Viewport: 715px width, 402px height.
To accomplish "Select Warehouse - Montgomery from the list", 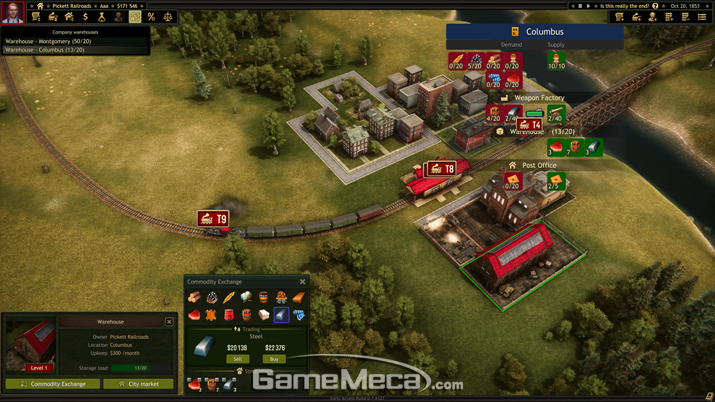I will [x=48, y=41].
